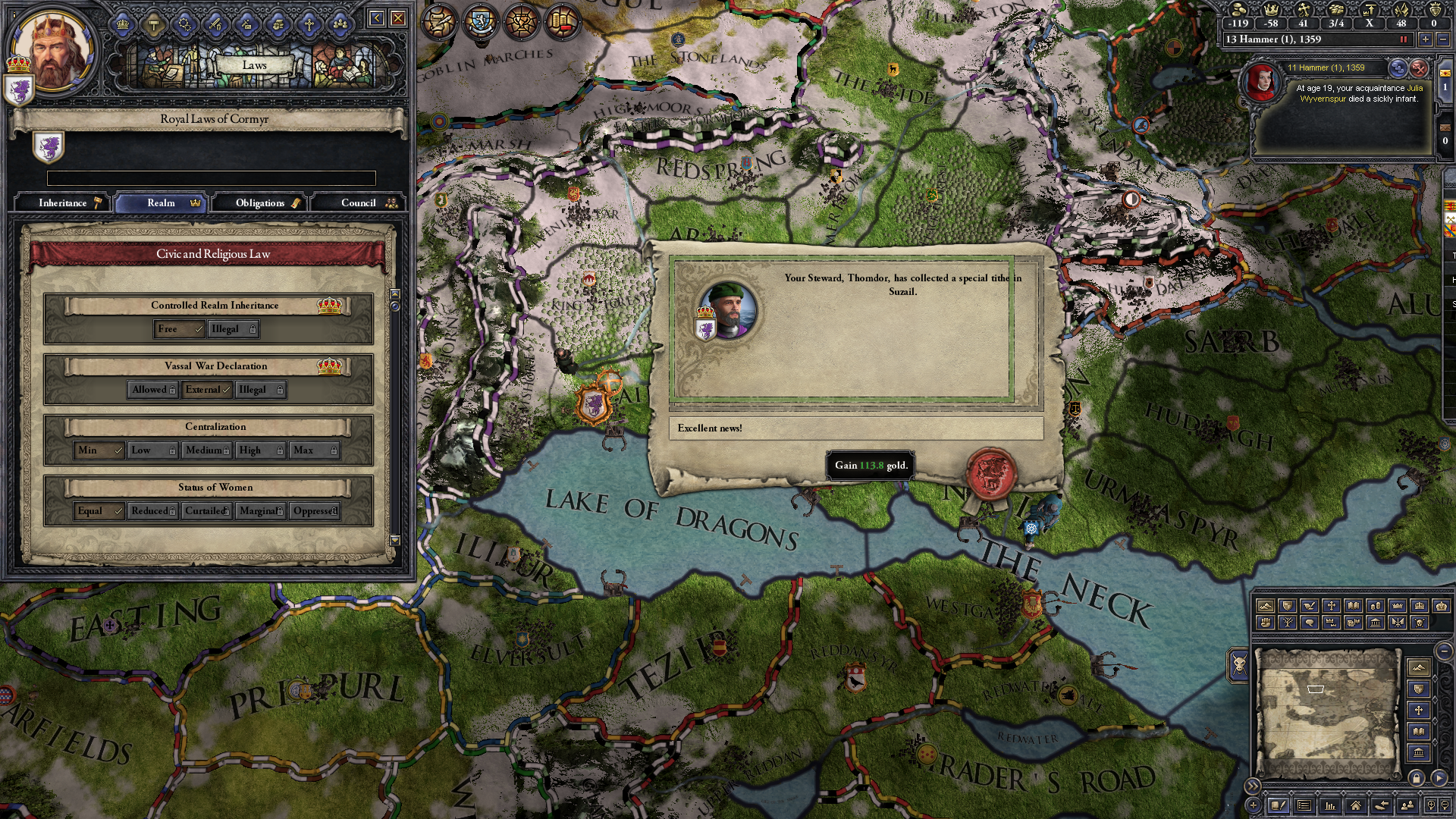Set Vassal War Declaration to Illegal
This screenshot has height=819, width=1456.
[260, 390]
